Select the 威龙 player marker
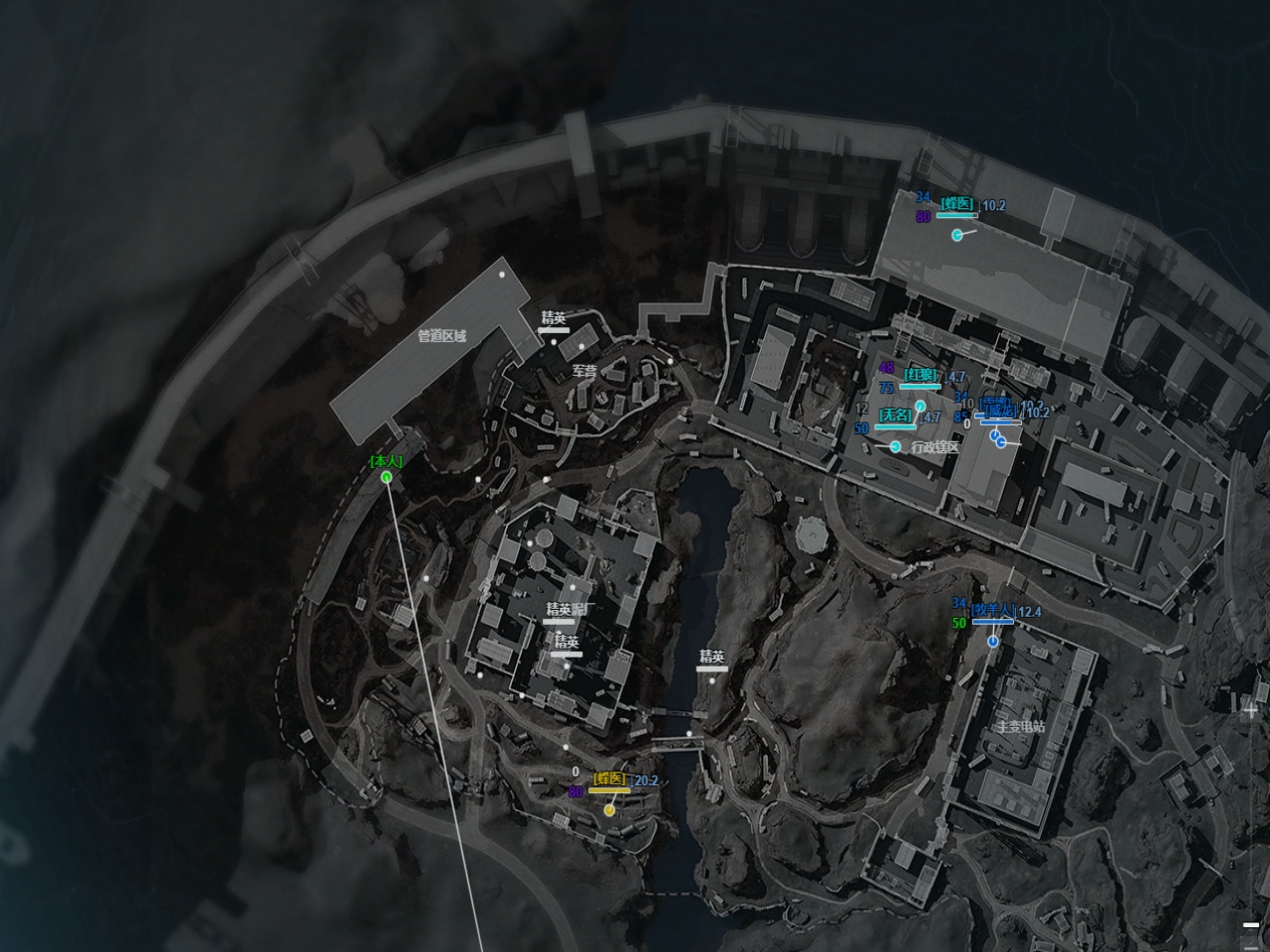This screenshot has height=952, width=1270. coord(1002,441)
